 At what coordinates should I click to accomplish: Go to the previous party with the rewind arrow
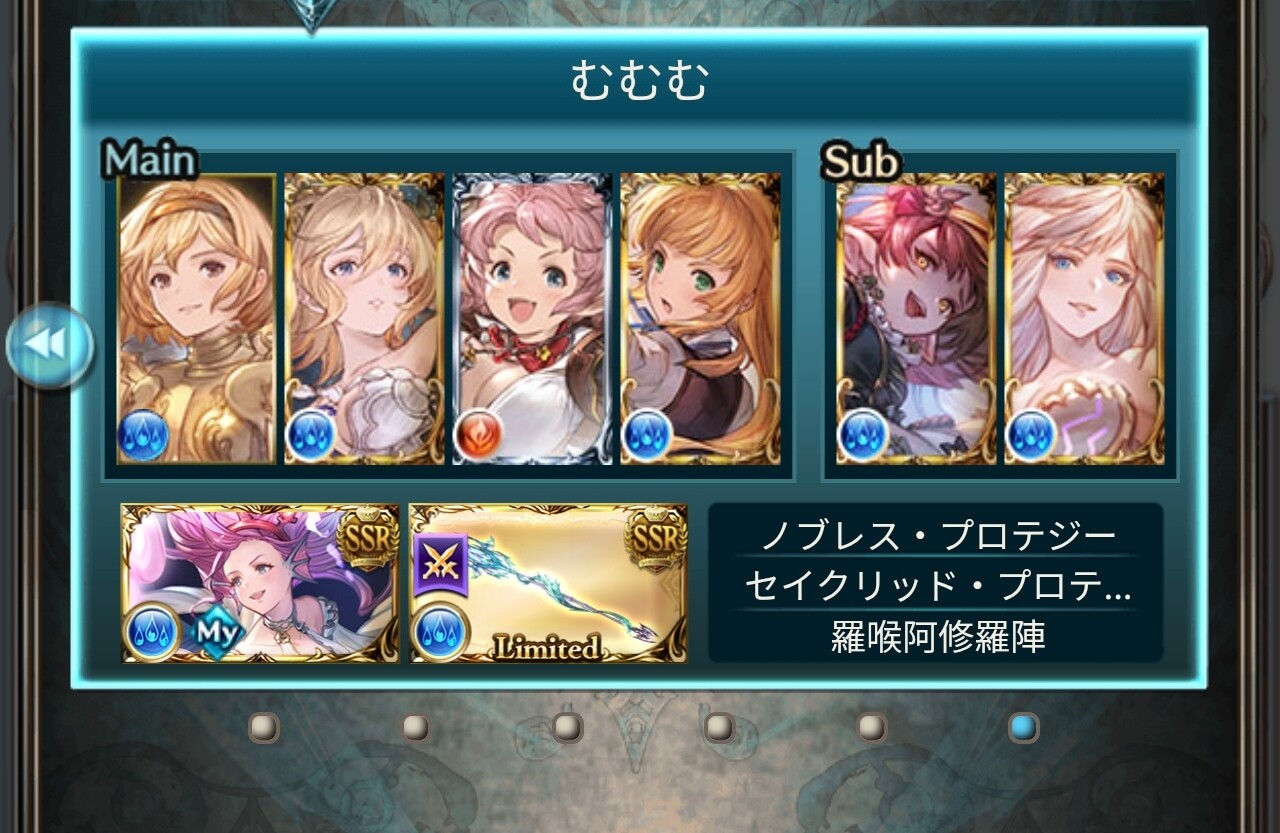click(49, 346)
